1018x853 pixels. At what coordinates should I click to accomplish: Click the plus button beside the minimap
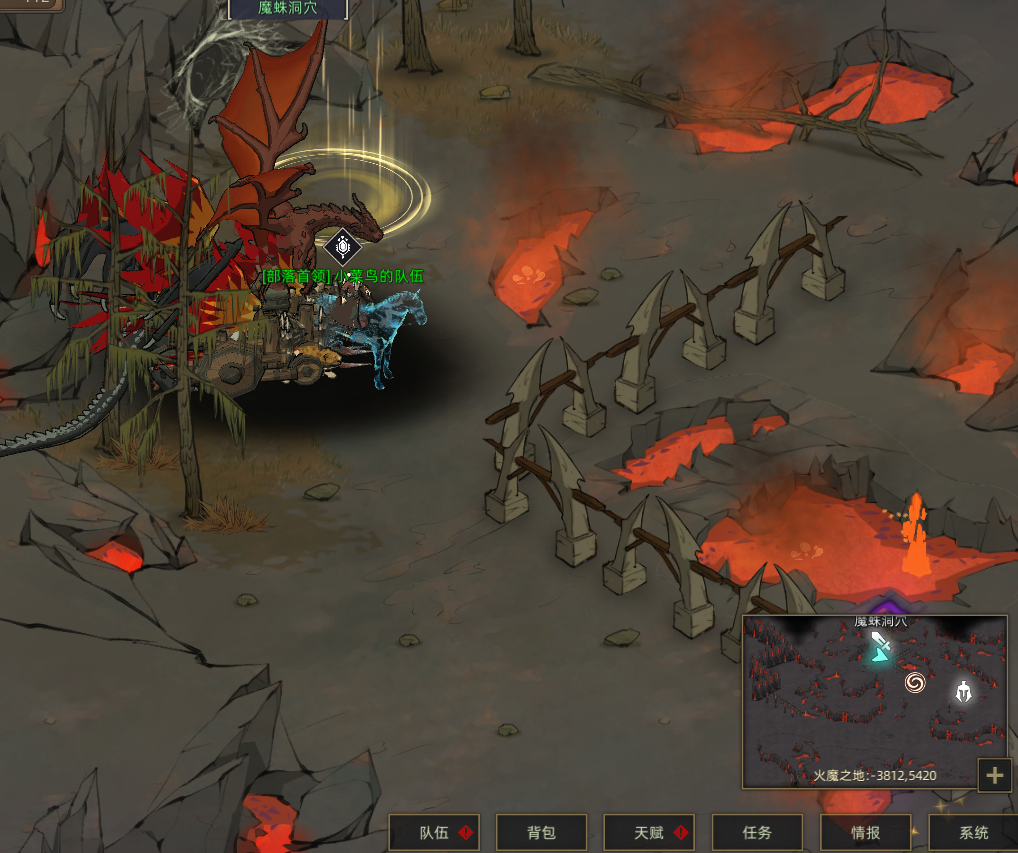coord(994,775)
